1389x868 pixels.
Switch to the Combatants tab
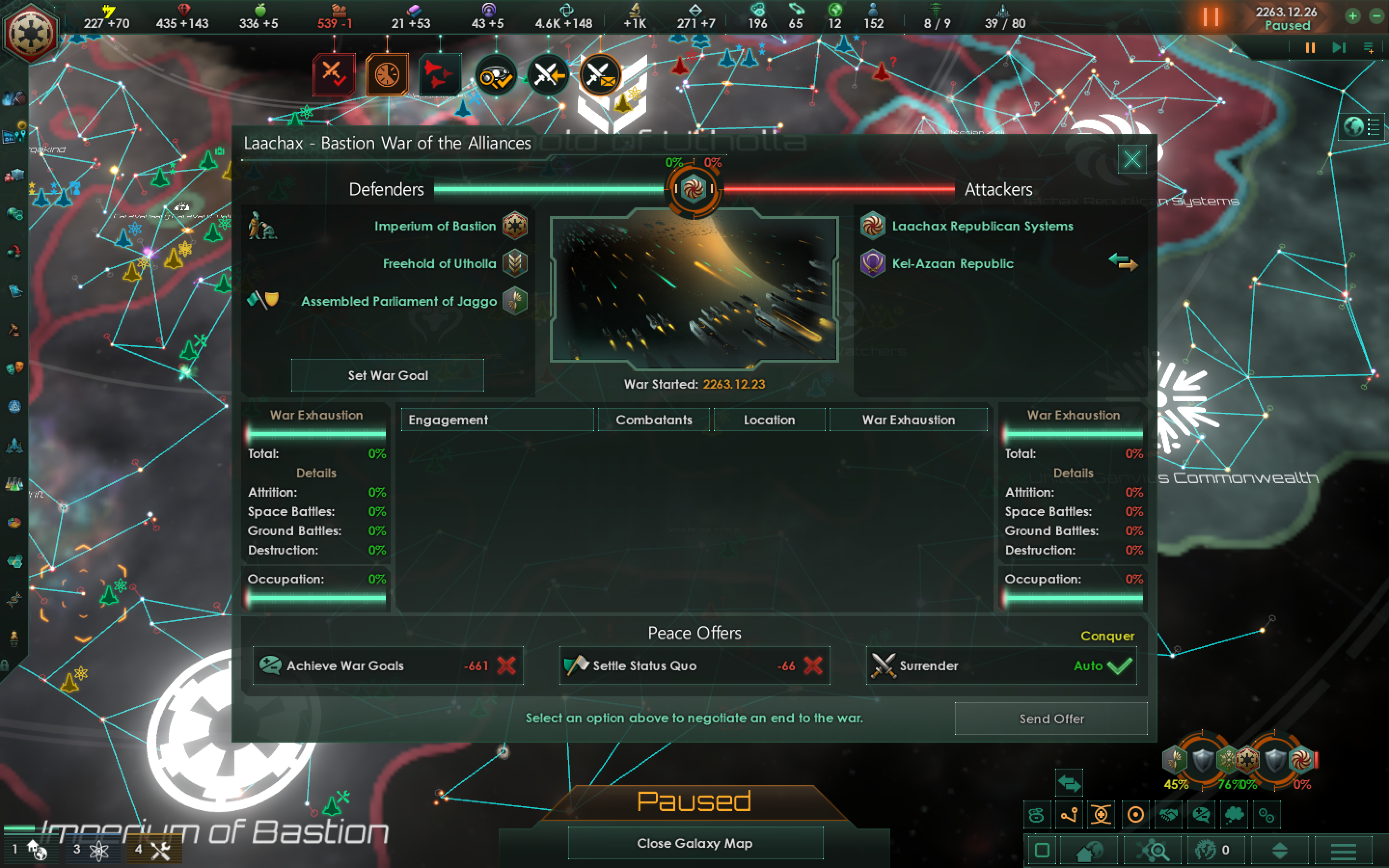(654, 420)
